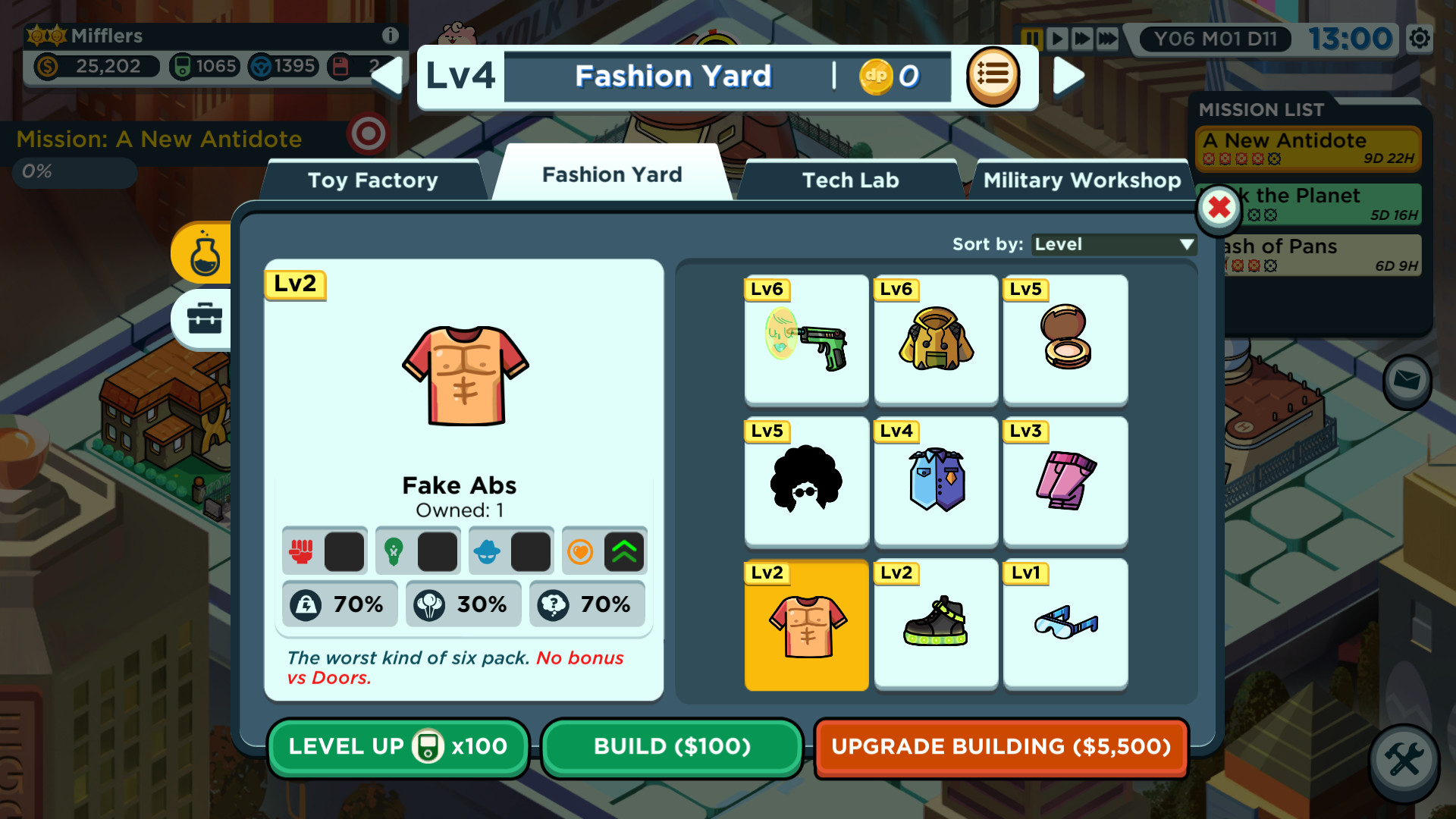Screen dimensions: 1456x819
Task: Switch to the Tech Lab tab
Action: pos(851,180)
